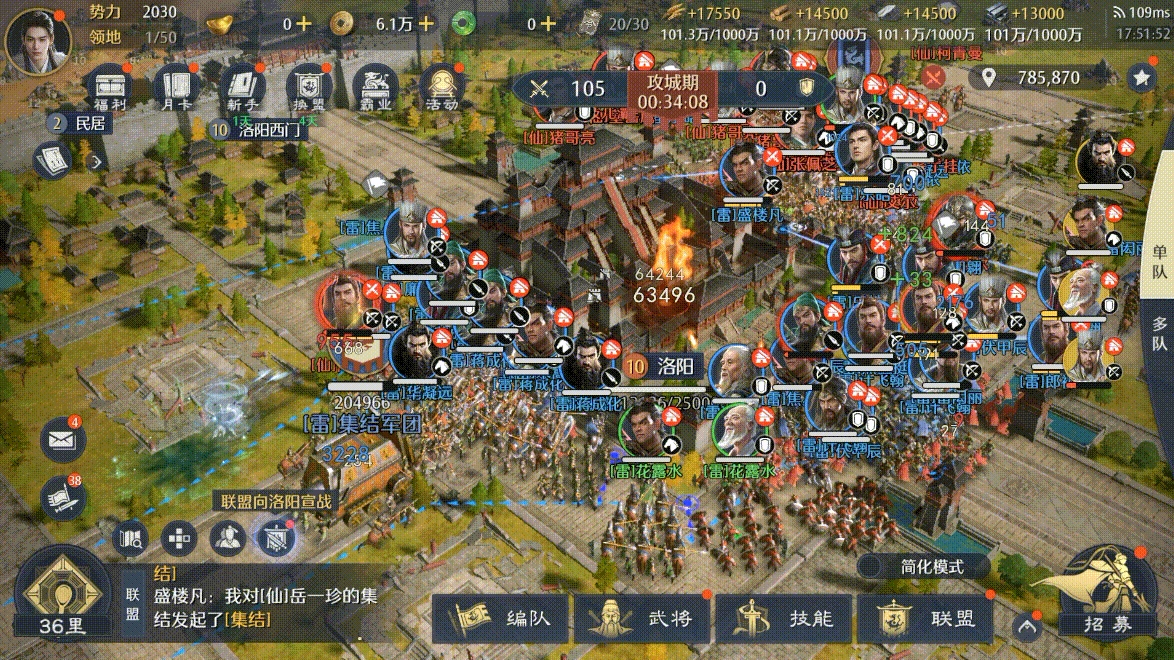Open the 新手 beginner guide
The height and width of the screenshot is (660, 1174).
(x=243, y=88)
